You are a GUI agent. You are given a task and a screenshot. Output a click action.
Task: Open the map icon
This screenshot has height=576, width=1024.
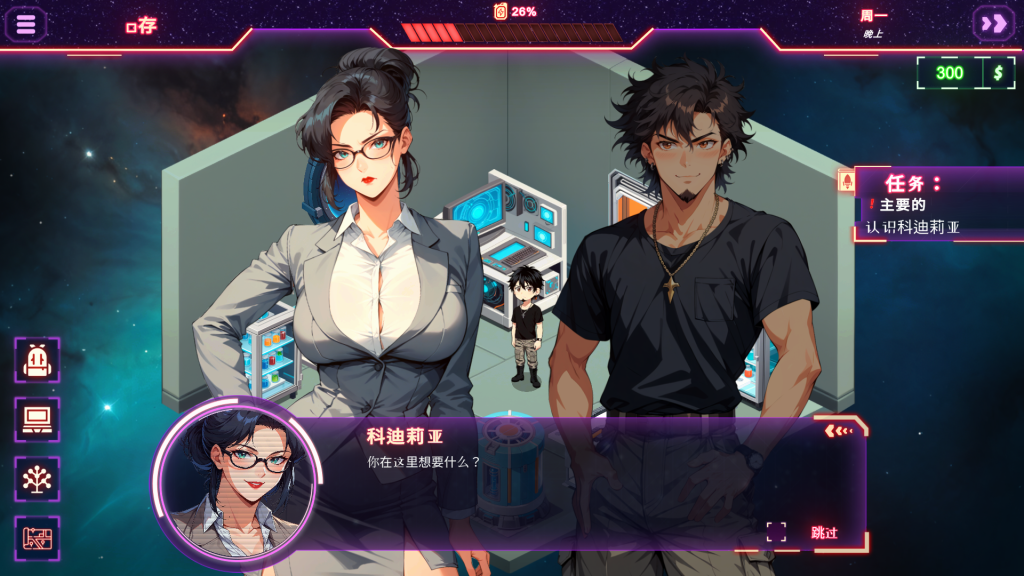tap(38, 538)
